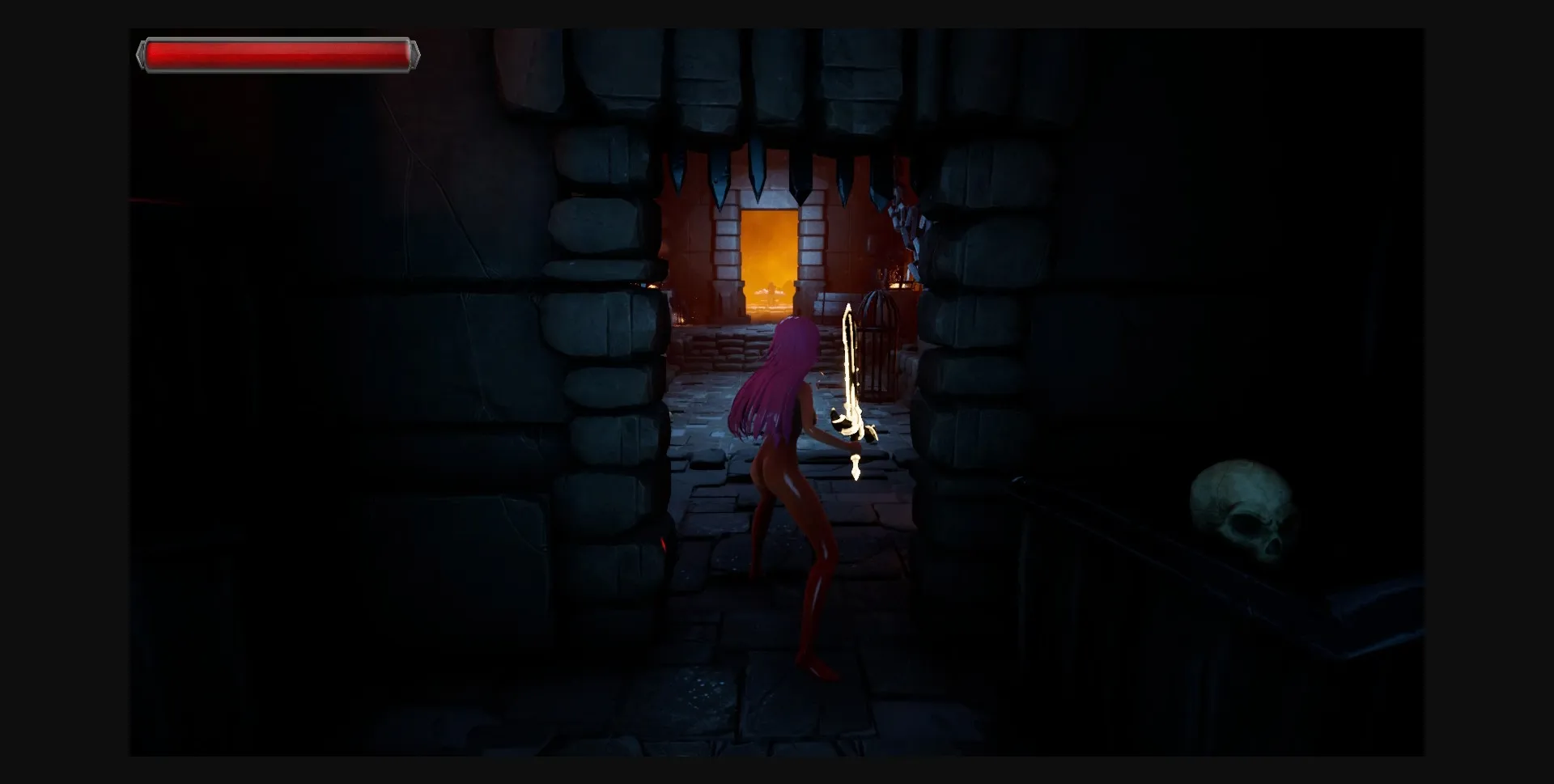Click the skull resting on the right ledge

(1241, 504)
